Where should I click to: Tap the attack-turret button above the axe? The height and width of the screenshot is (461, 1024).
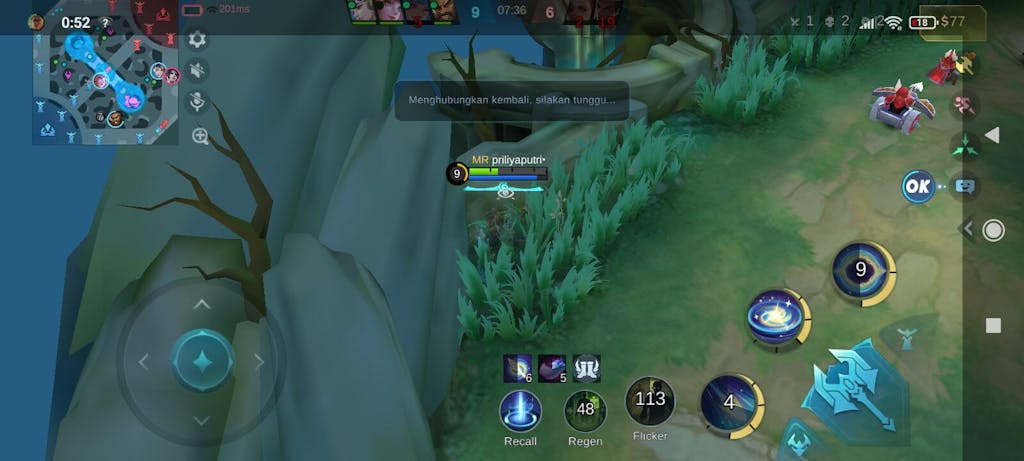pos(907,338)
